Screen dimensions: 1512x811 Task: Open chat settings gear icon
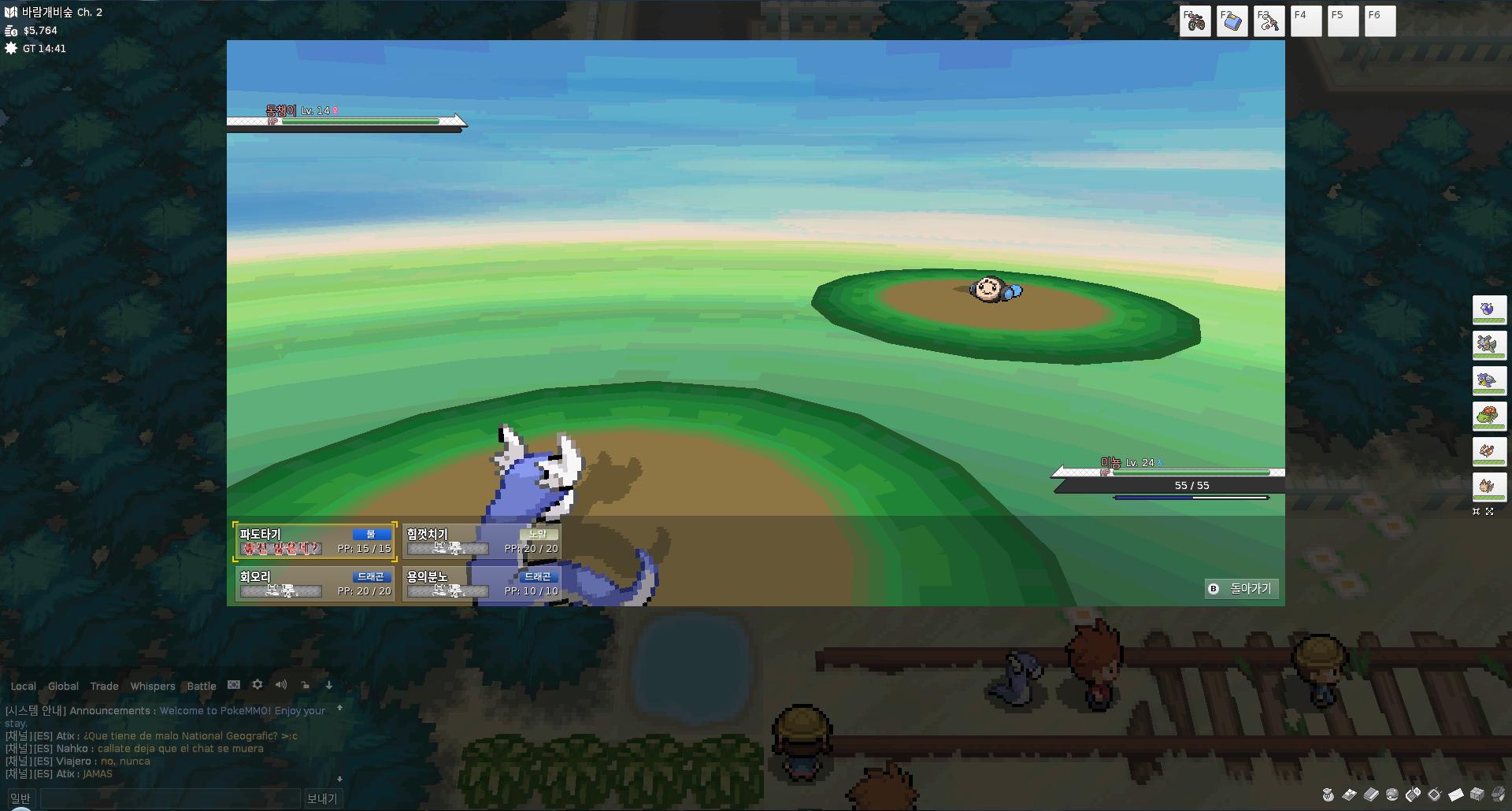pyautogui.click(x=258, y=685)
